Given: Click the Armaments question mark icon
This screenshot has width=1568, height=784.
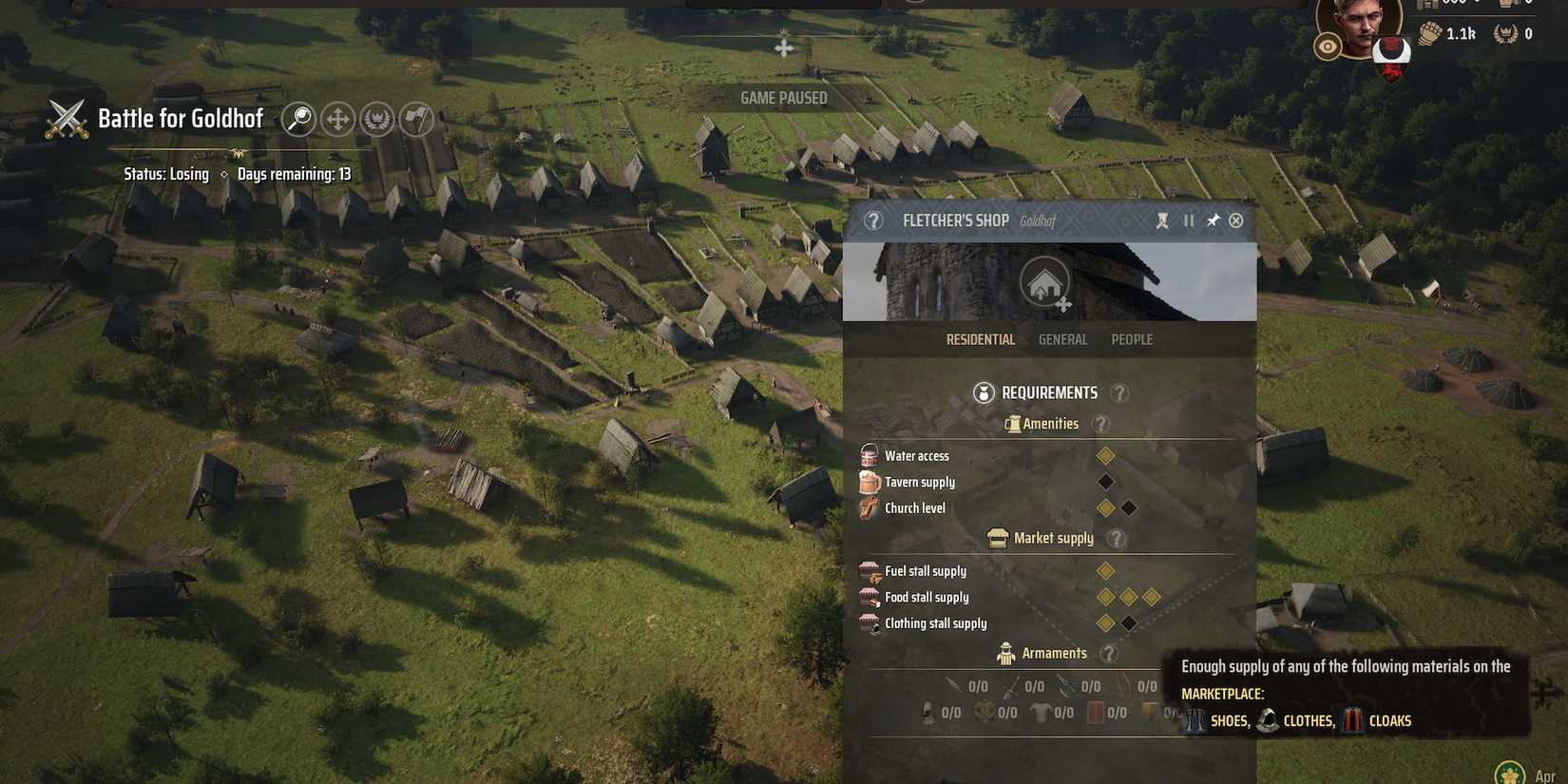Looking at the screenshot, I should tap(1108, 653).
